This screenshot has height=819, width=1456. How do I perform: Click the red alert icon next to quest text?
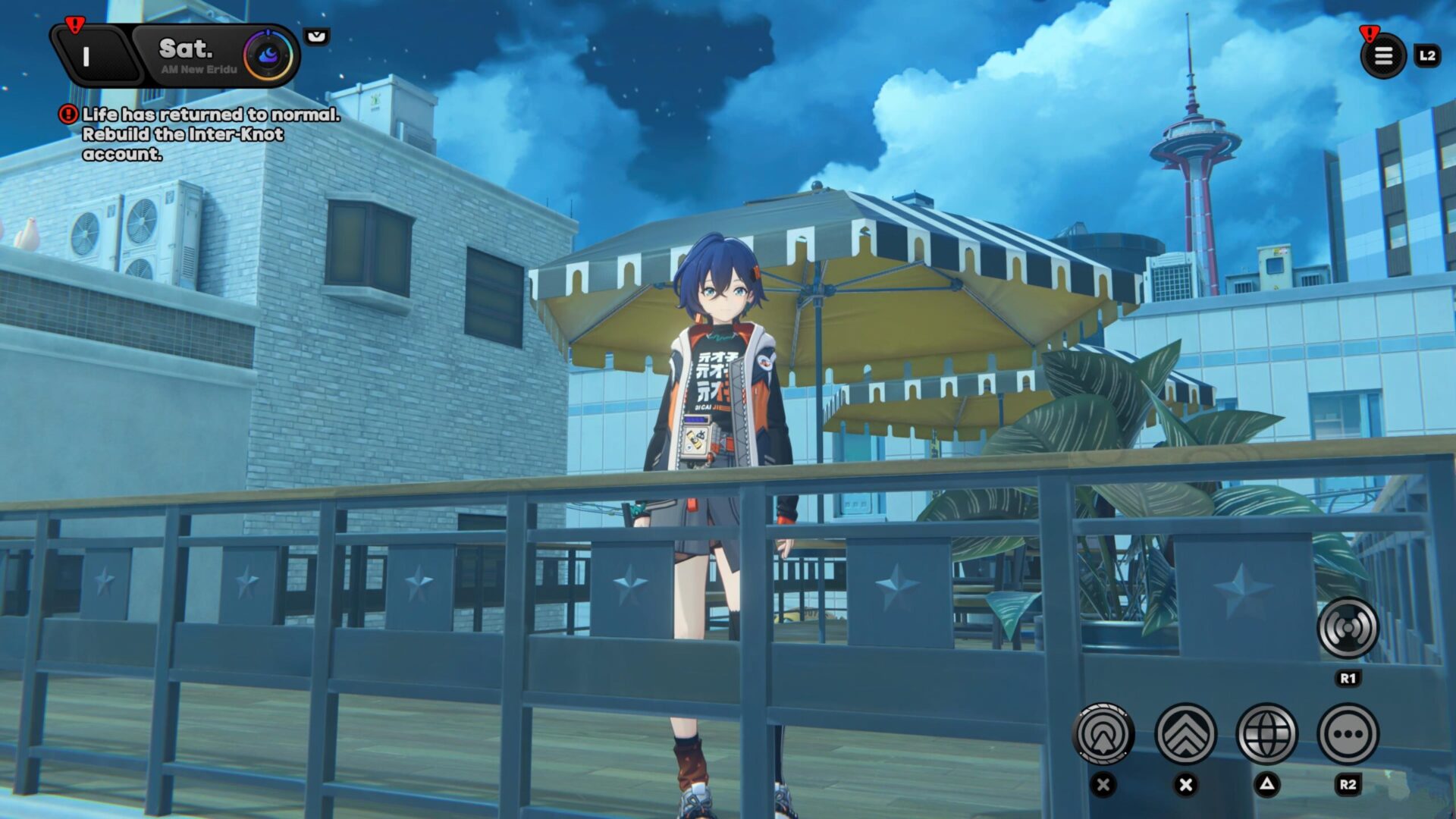pyautogui.click(x=67, y=114)
